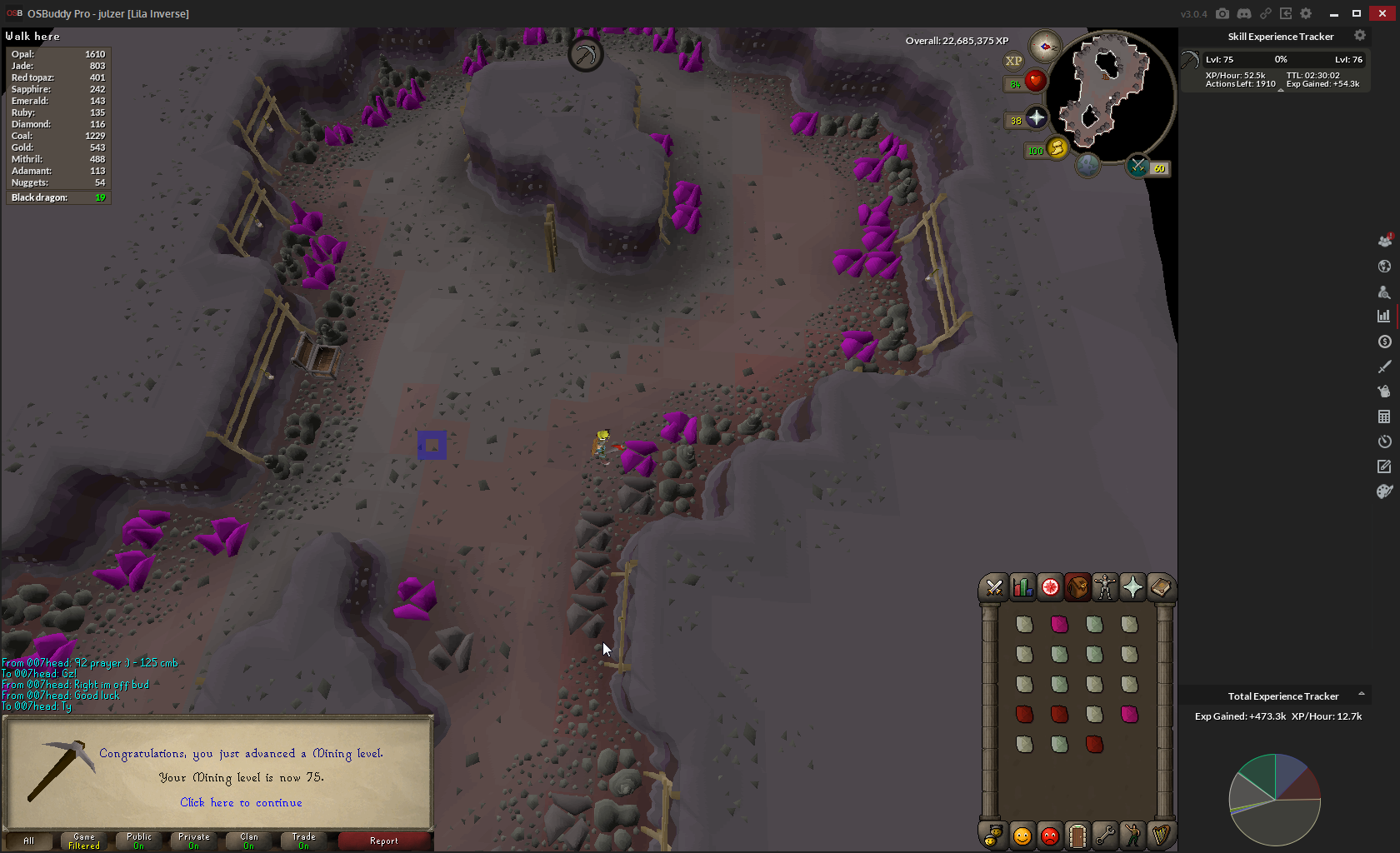Switch to the Magic spellbook tab
Screen dimensions: 1400x853
click(x=1160, y=588)
